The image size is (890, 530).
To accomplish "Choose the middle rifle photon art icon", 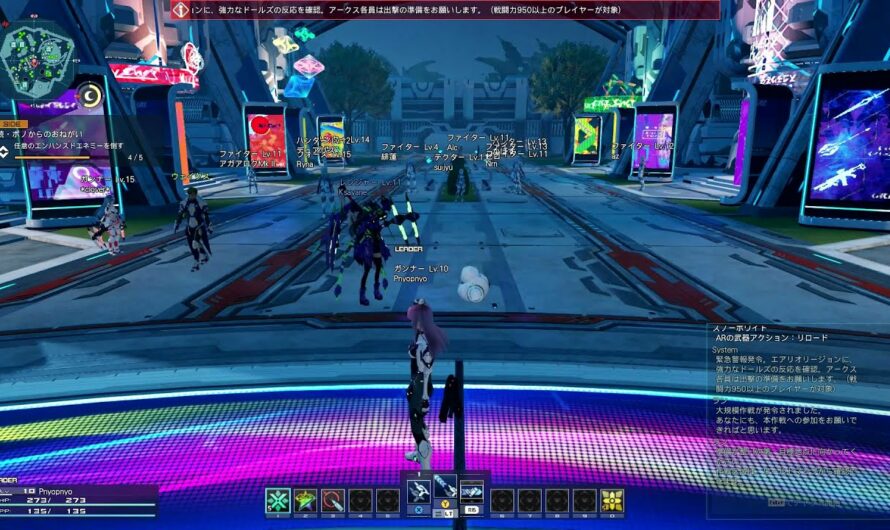I will tap(446, 490).
